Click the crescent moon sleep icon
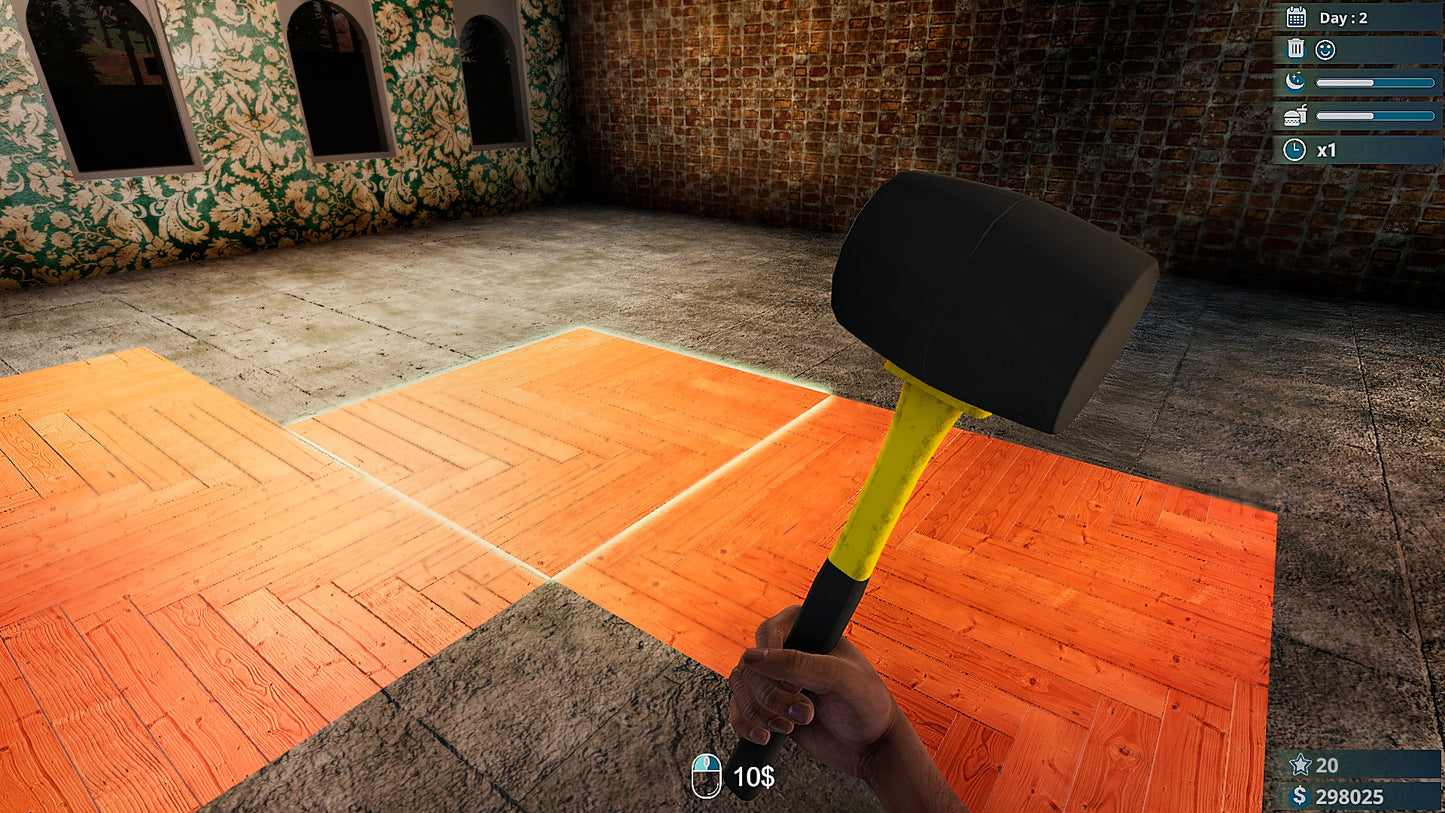This screenshot has height=813, width=1445. tap(1295, 82)
